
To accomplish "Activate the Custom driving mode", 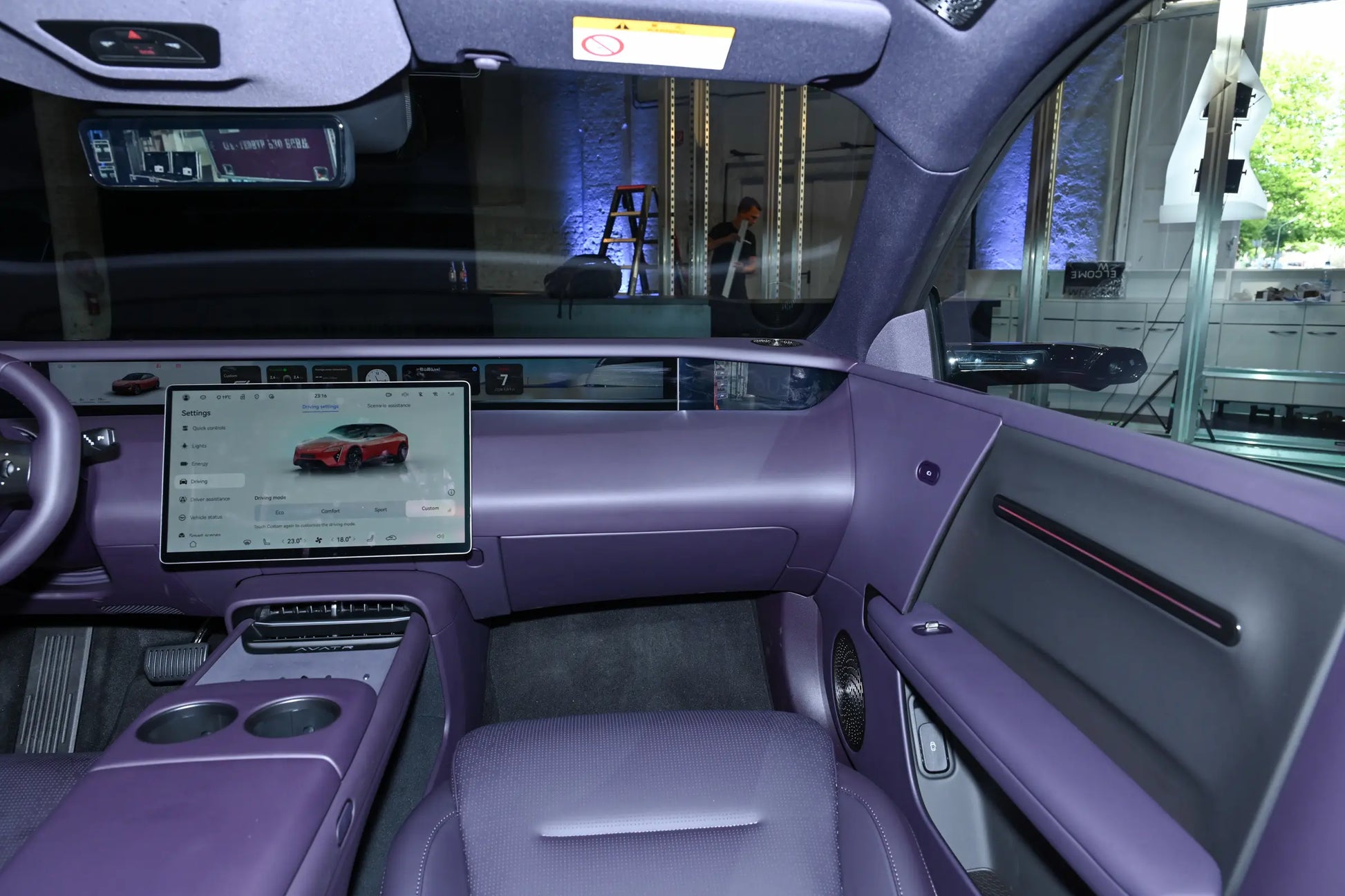I will coord(430,508).
